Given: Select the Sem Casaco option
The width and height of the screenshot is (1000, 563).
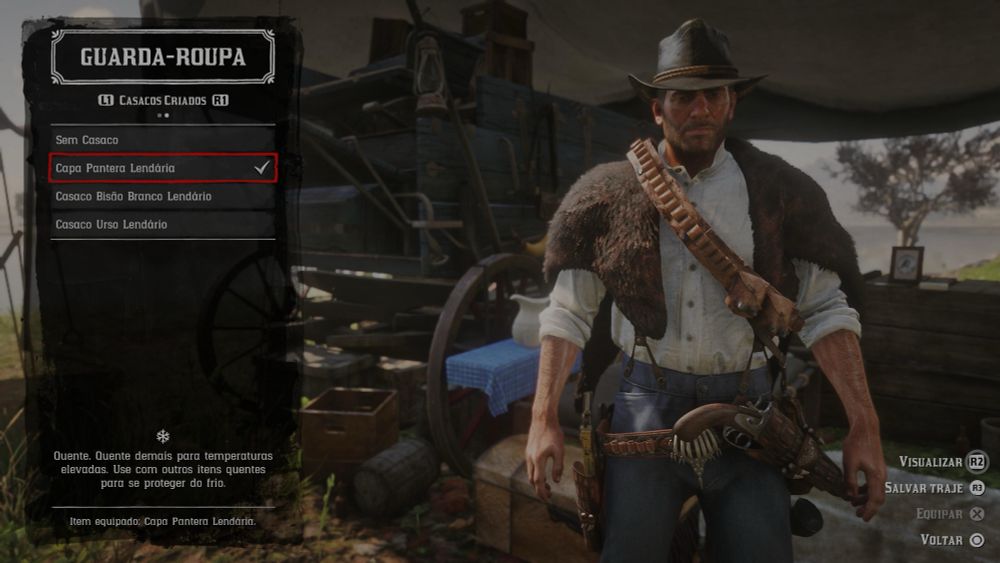Looking at the screenshot, I should [x=162, y=140].
